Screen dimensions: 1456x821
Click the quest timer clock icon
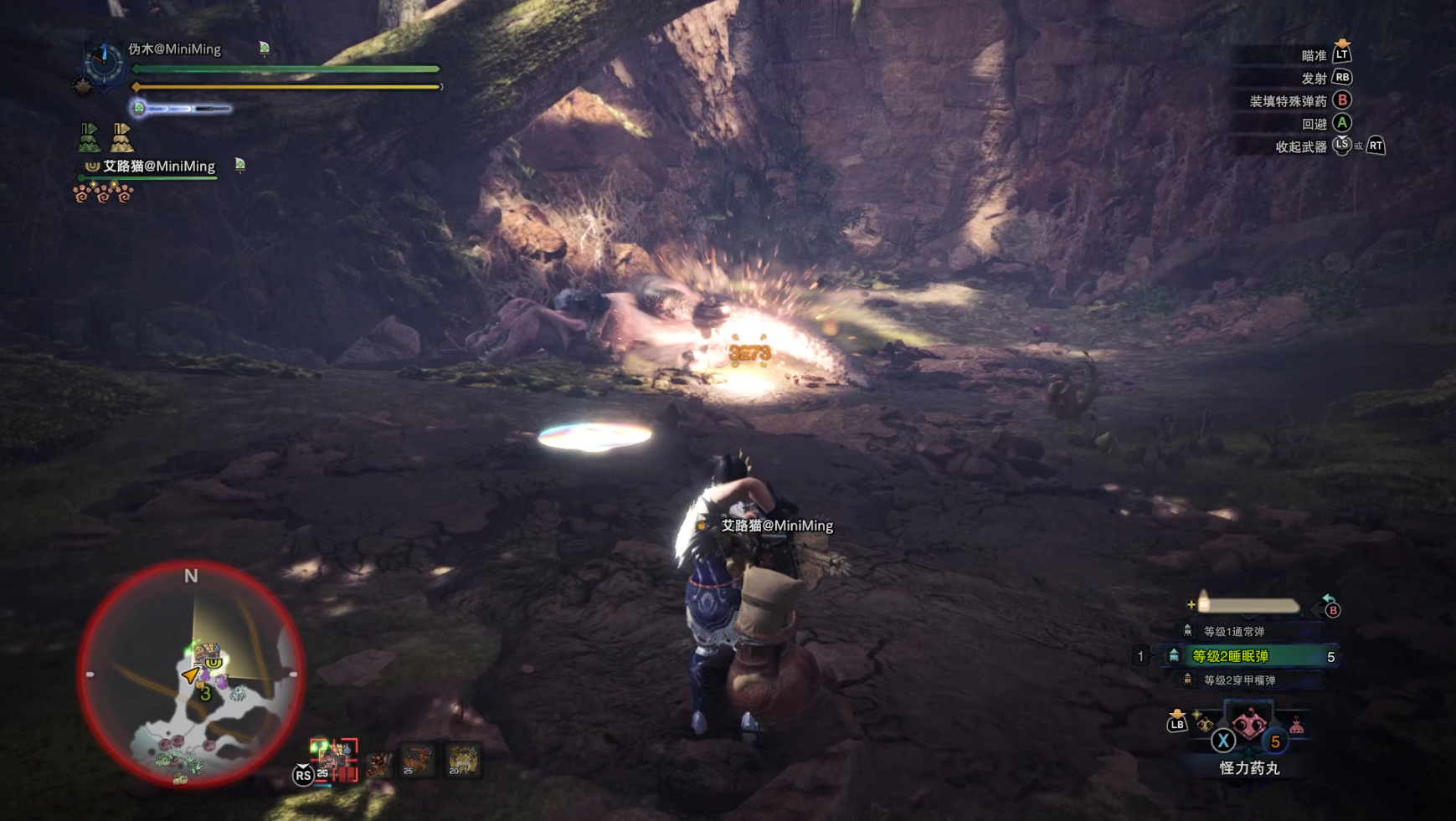click(x=103, y=62)
